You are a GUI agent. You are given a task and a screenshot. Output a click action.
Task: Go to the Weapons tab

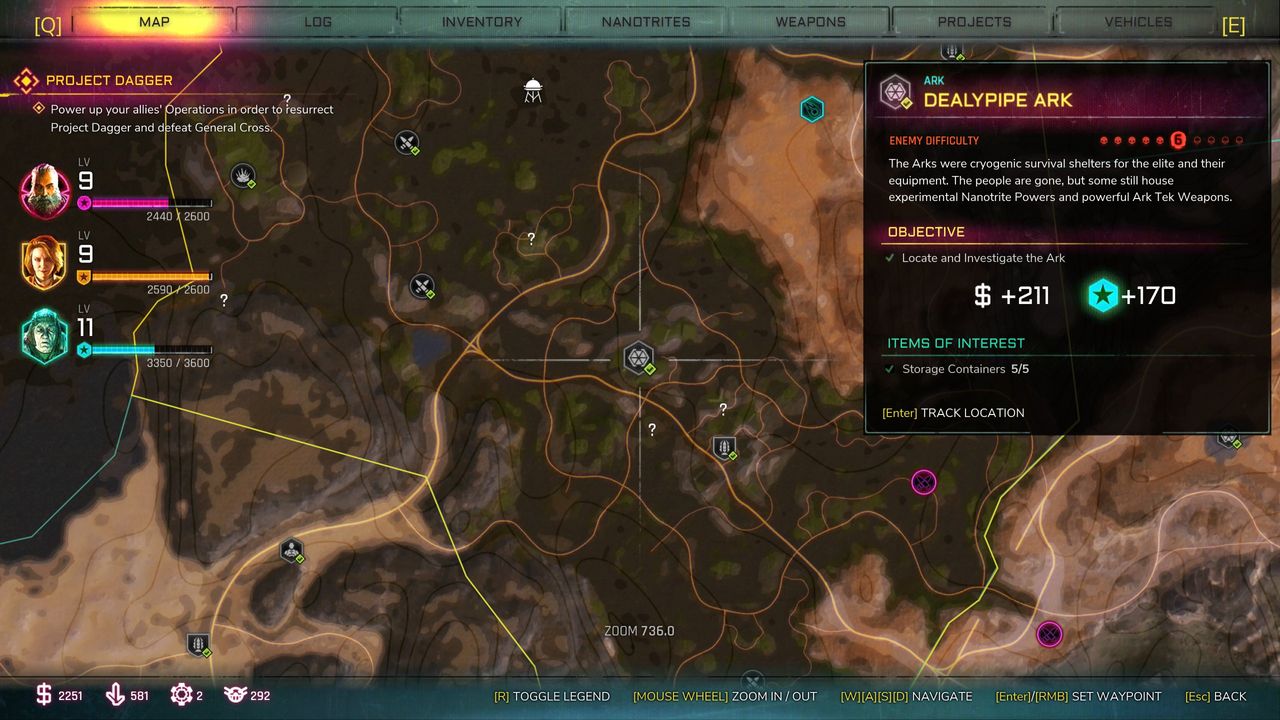pyautogui.click(x=810, y=22)
